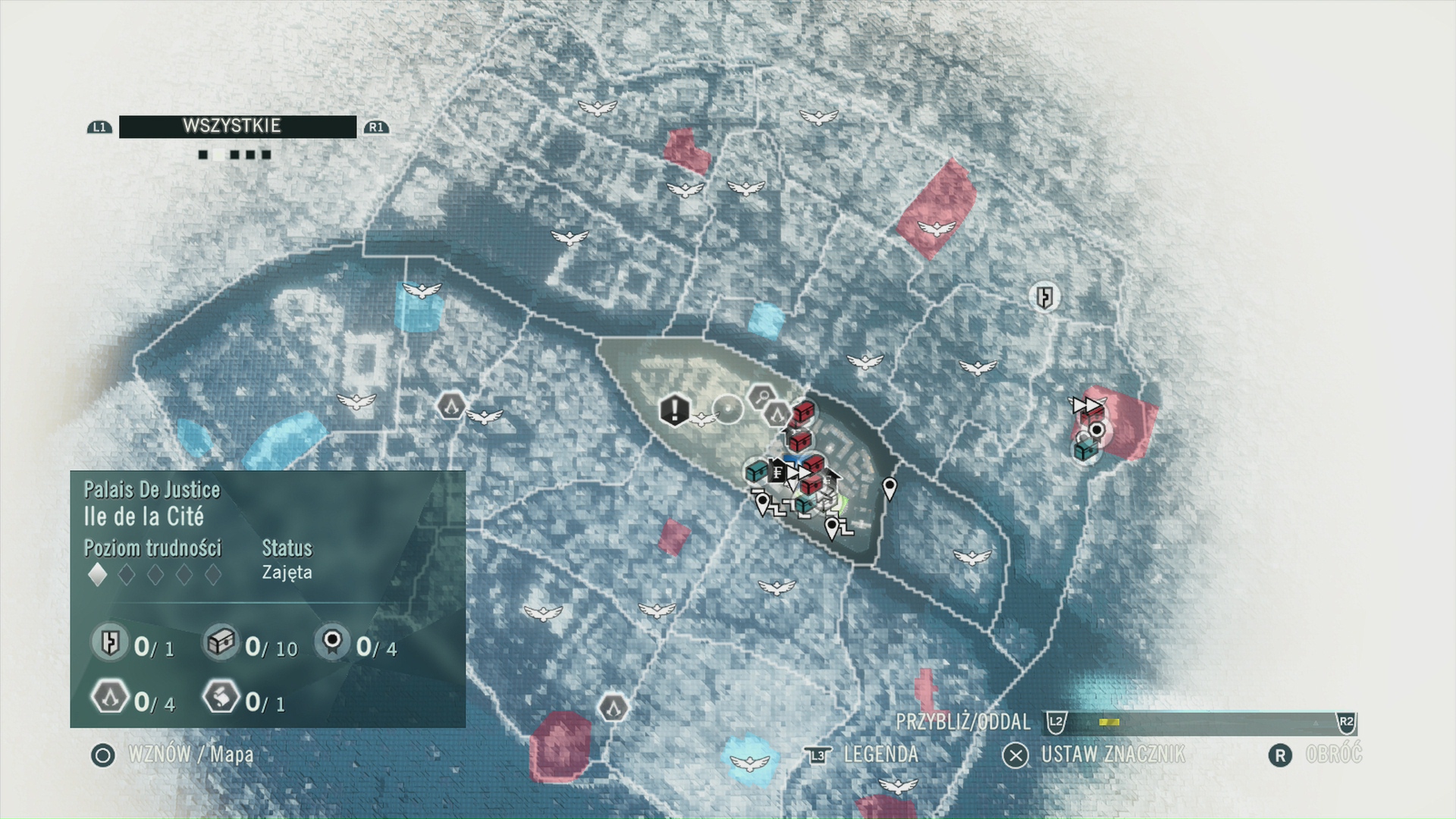The height and width of the screenshot is (819, 1456).
Task: Resume game via WZNÓW / Mapa
Action: [x=190, y=755]
